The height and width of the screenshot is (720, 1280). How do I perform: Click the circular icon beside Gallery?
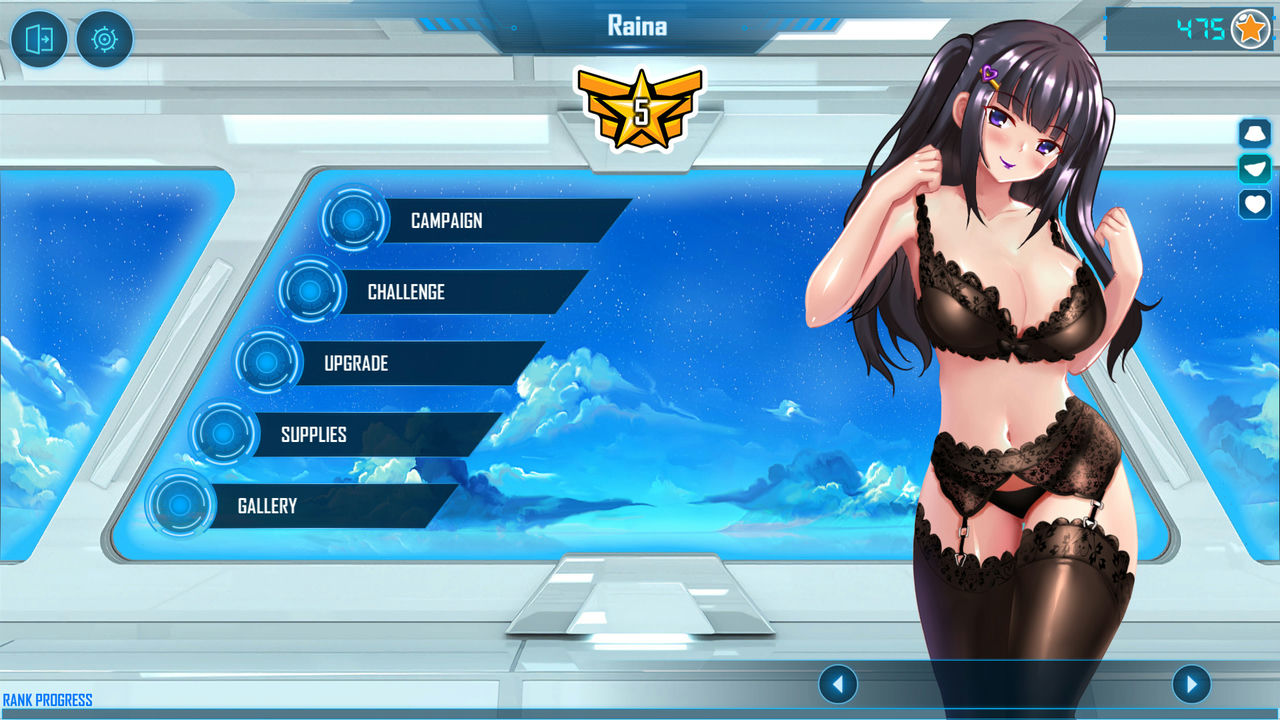(180, 505)
